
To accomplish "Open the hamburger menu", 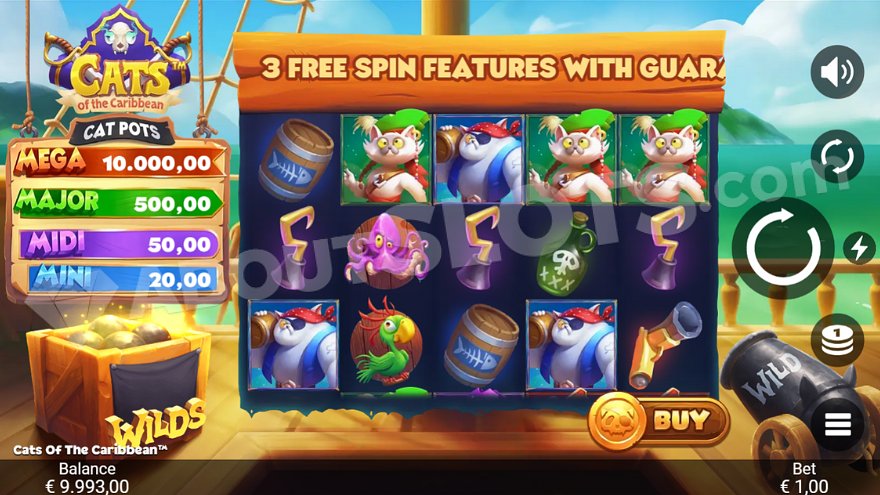I will (837, 424).
